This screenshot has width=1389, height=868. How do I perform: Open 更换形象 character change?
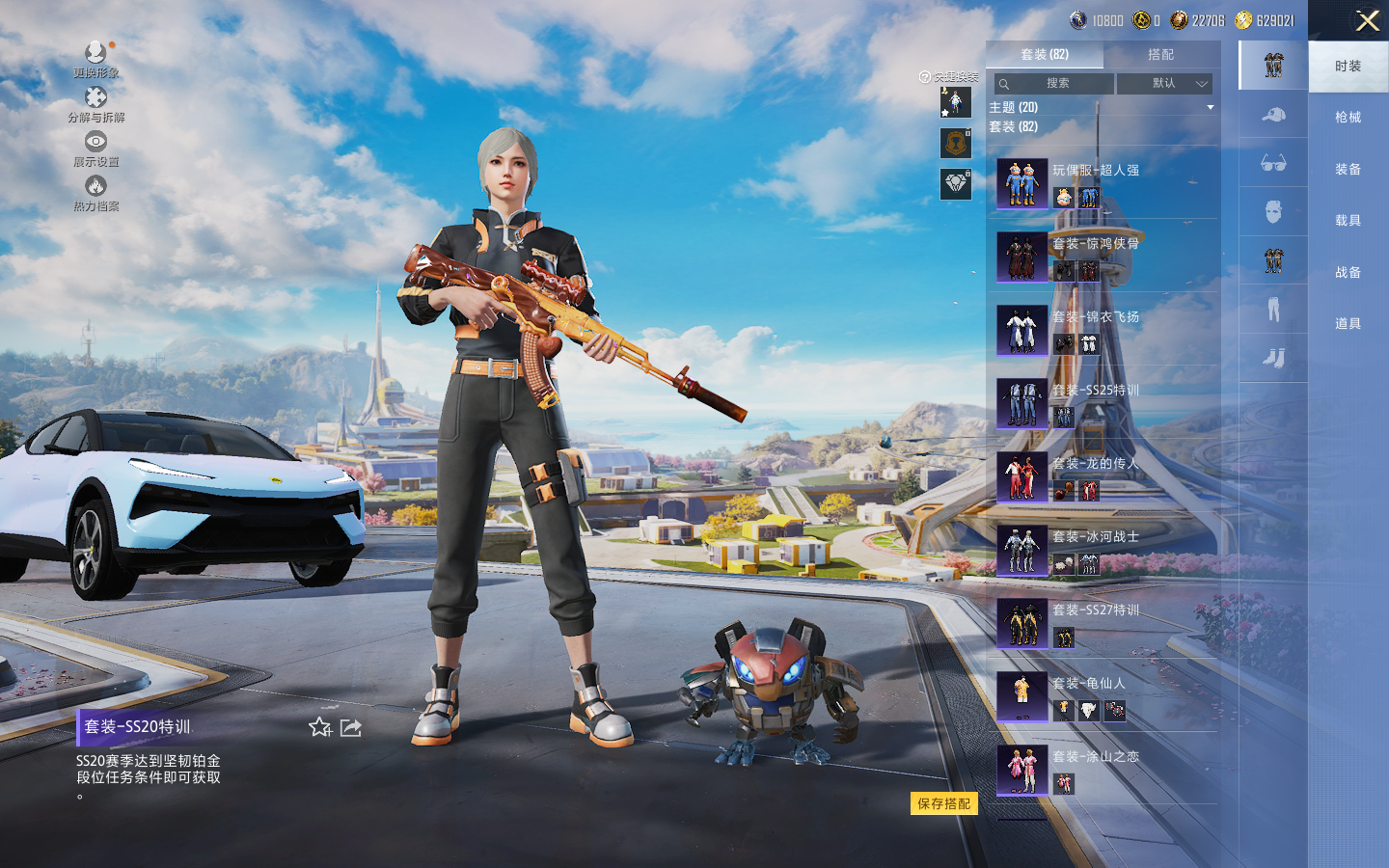click(x=95, y=60)
